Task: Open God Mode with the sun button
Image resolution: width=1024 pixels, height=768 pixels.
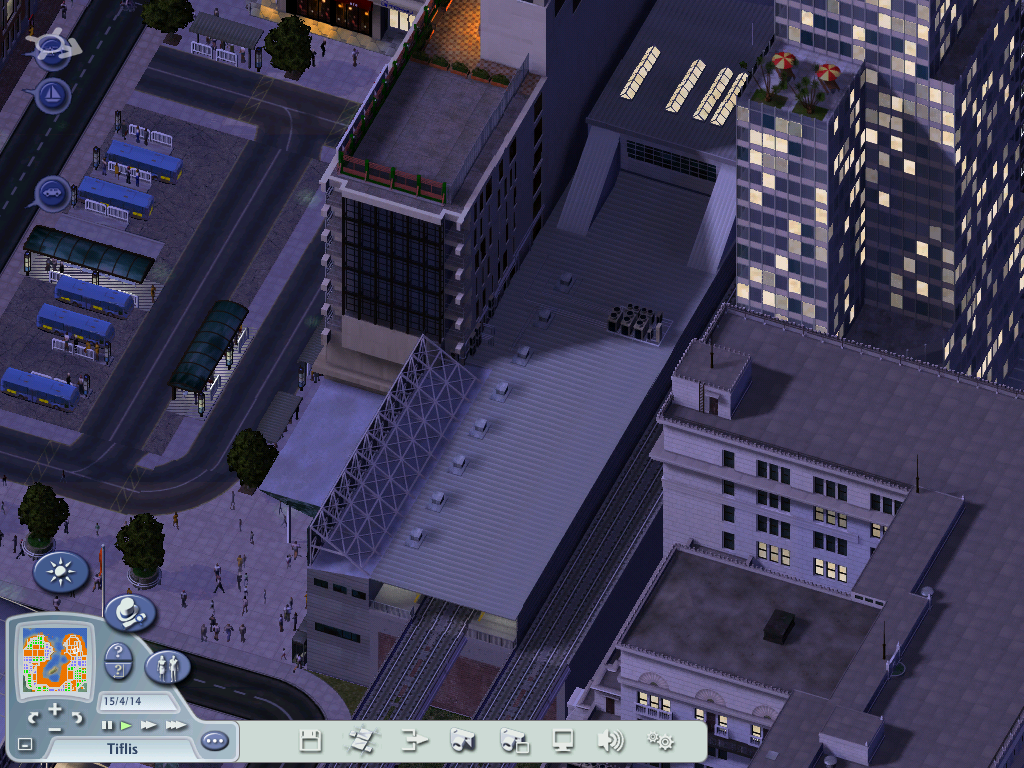Action: (61, 572)
